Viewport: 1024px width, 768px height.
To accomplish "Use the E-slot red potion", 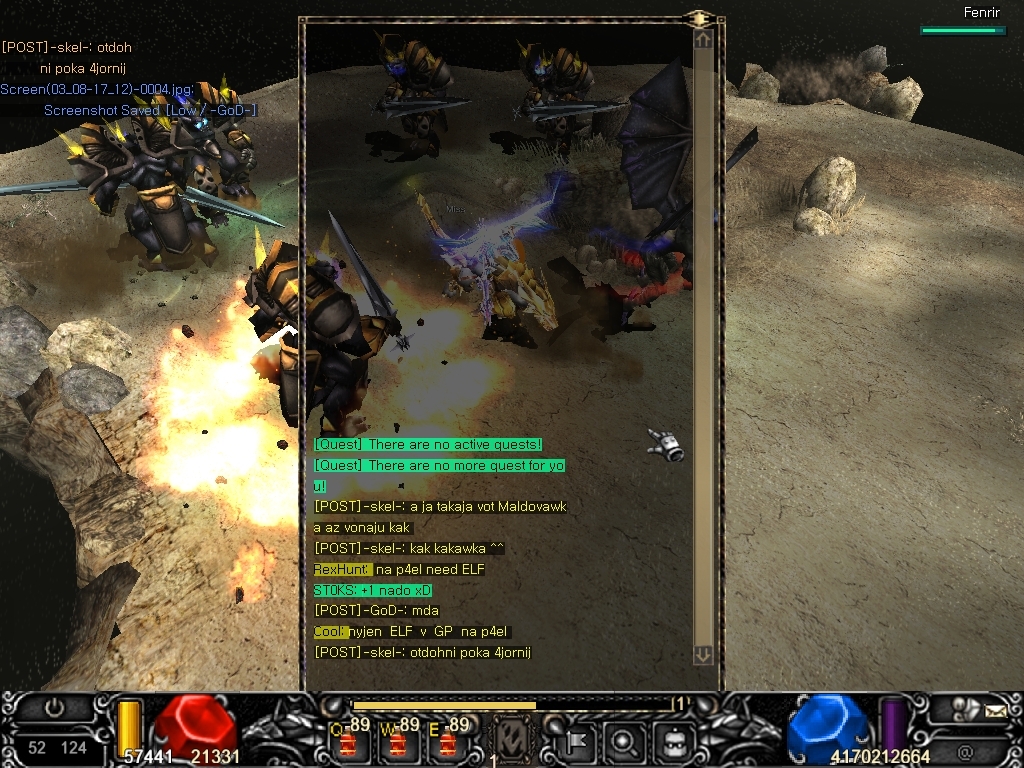I will click(448, 743).
